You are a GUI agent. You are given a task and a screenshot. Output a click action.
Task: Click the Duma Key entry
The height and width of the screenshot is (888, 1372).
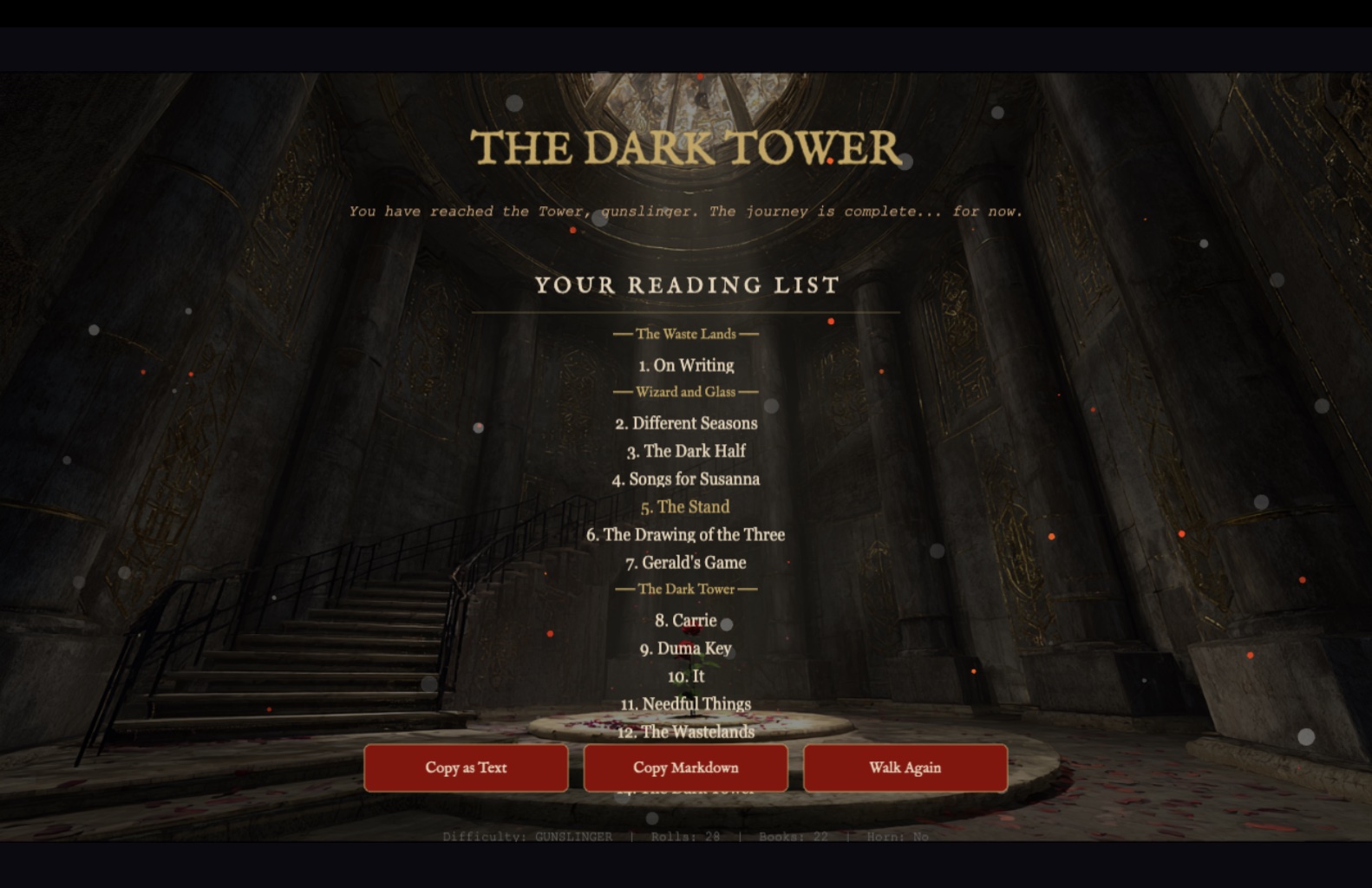(686, 648)
